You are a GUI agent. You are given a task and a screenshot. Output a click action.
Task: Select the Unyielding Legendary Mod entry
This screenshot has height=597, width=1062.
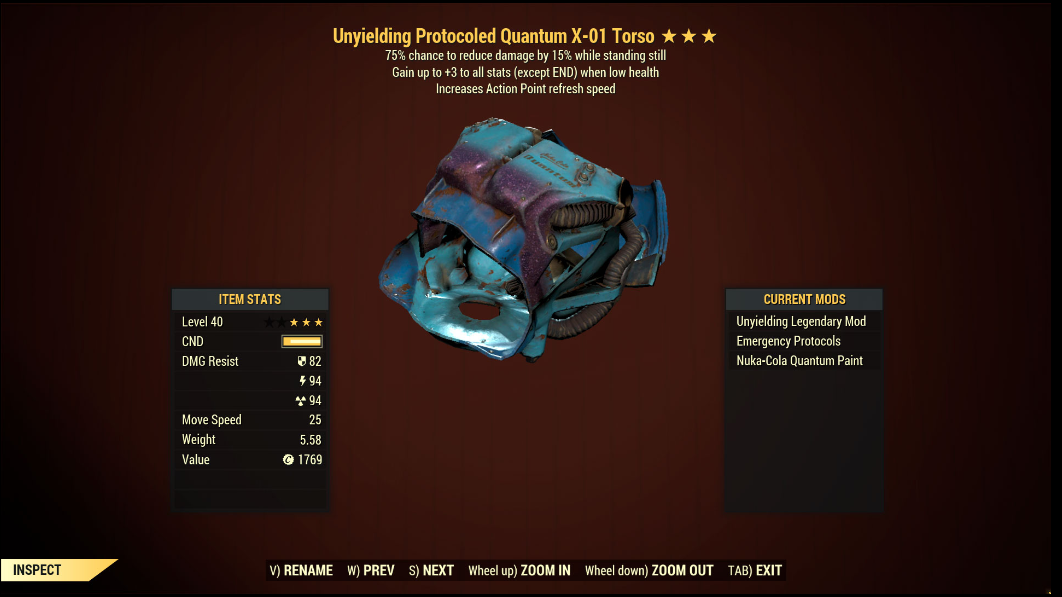coord(801,322)
